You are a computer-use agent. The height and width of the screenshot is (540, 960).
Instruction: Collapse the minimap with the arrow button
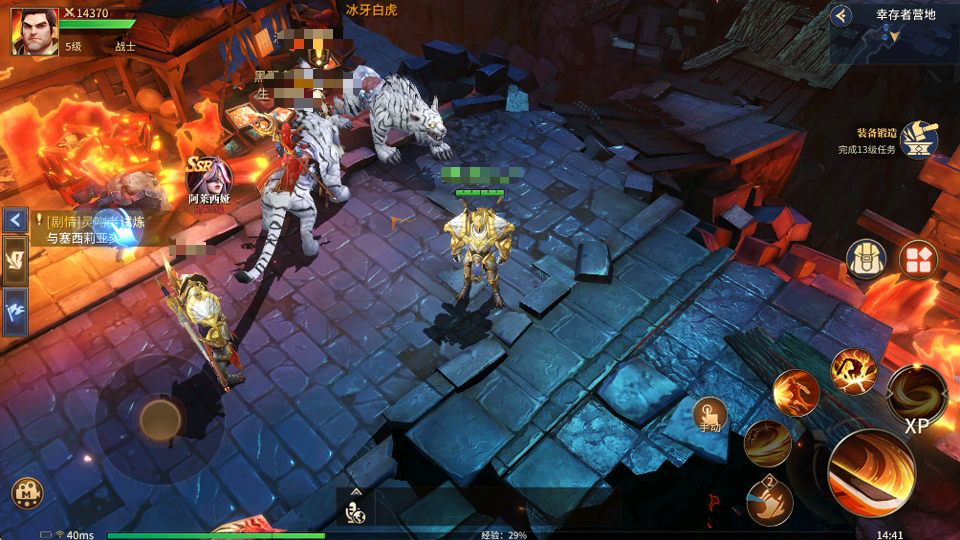842,15
